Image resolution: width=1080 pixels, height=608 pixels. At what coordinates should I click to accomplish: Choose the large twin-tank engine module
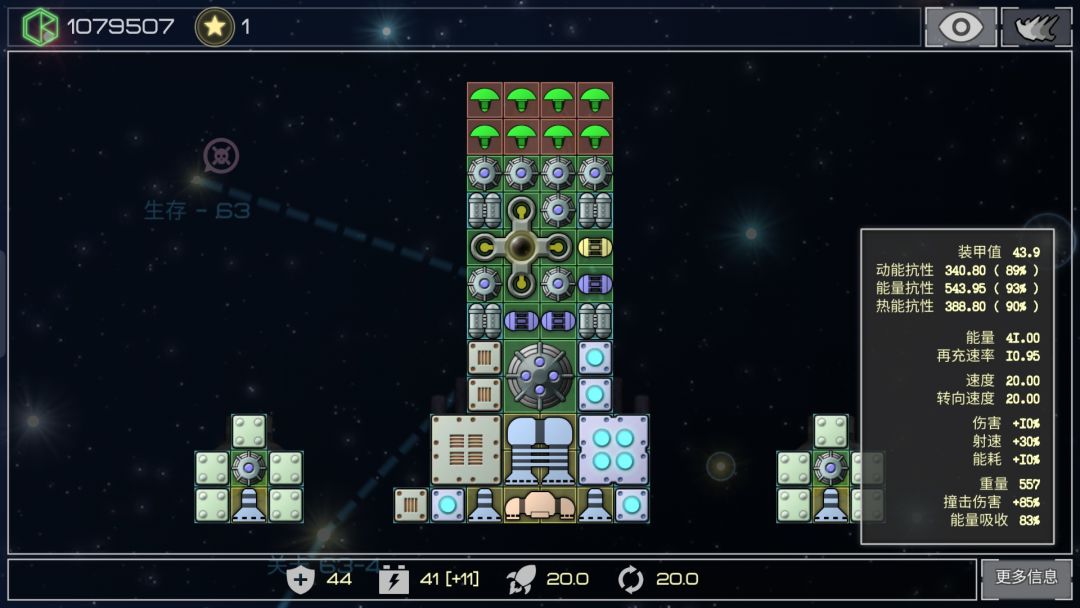point(540,449)
